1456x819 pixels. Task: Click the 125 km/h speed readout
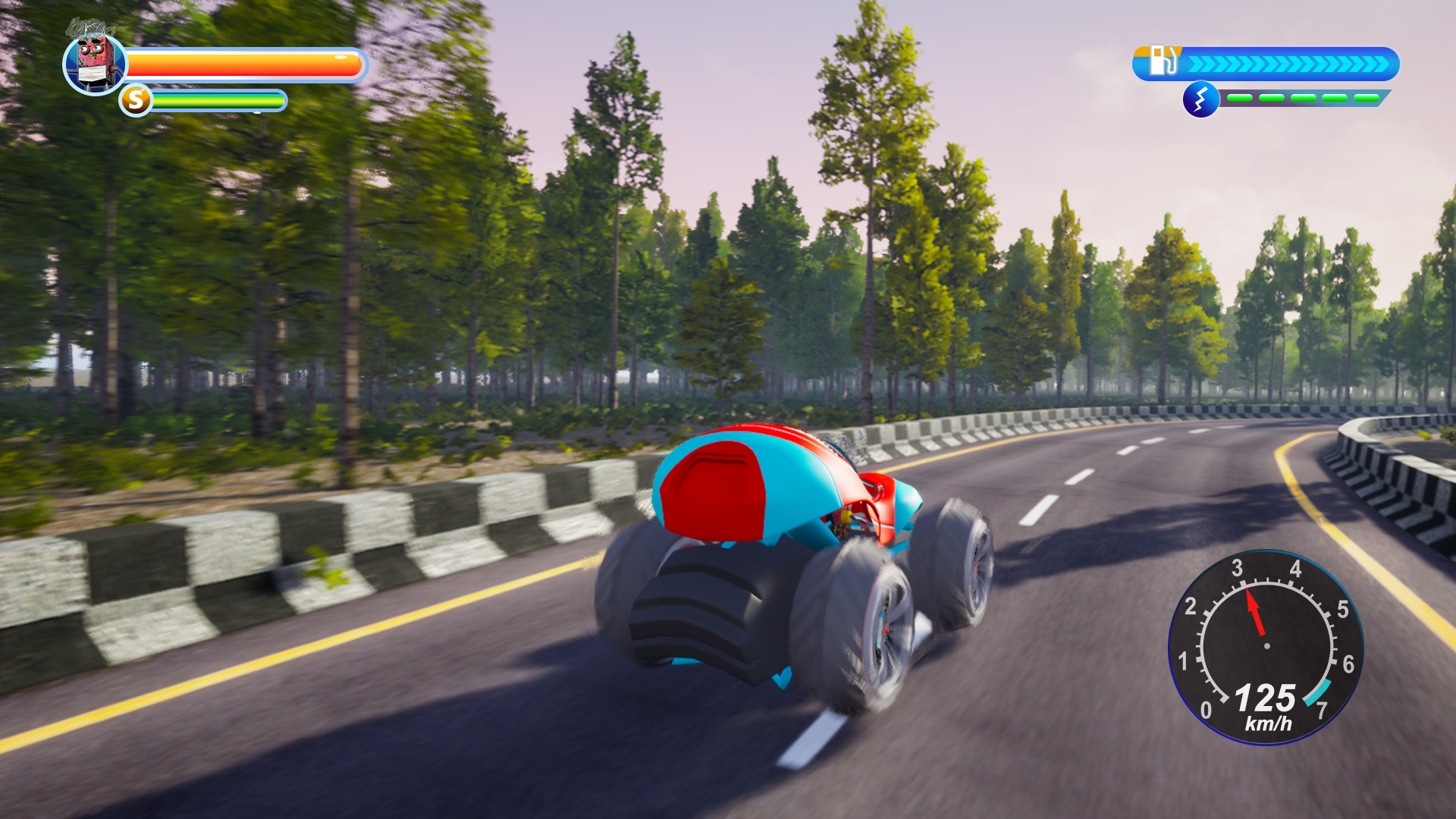click(x=1266, y=698)
